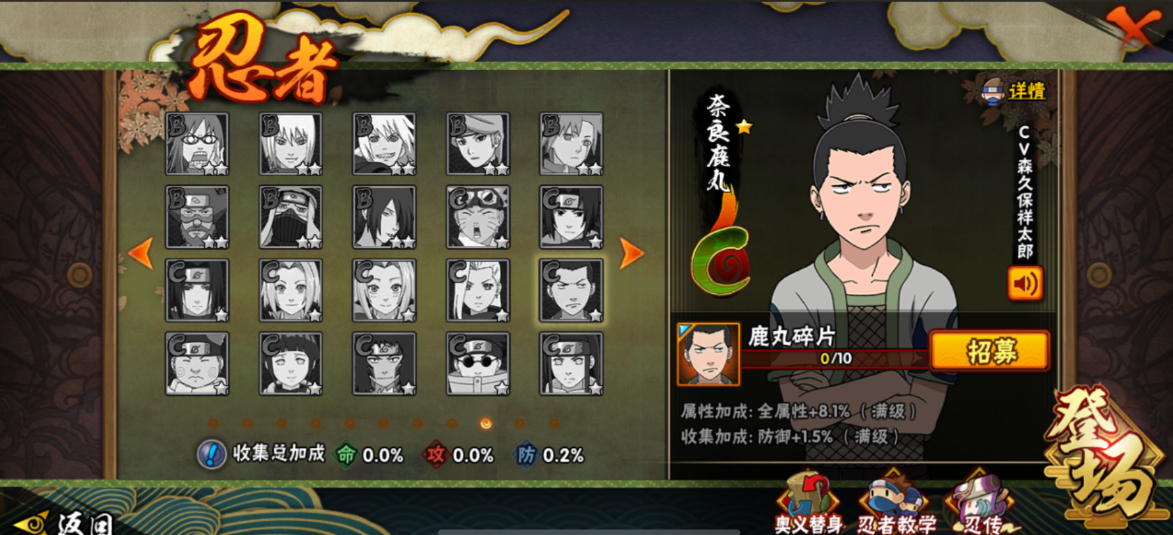Show the next page of ninjas
The height and width of the screenshot is (535, 1173).
click(x=631, y=254)
